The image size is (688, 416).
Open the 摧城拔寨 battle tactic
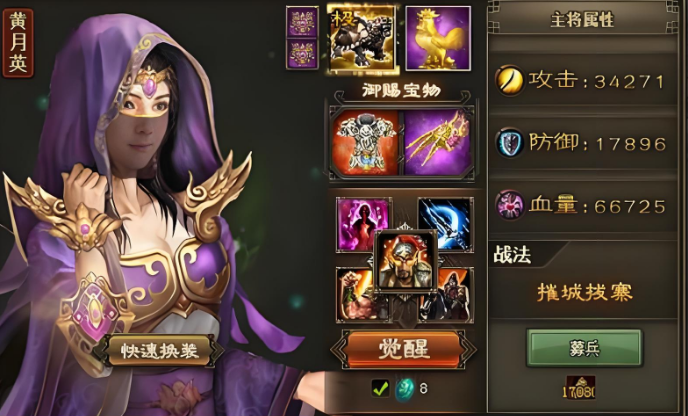[584, 292]
